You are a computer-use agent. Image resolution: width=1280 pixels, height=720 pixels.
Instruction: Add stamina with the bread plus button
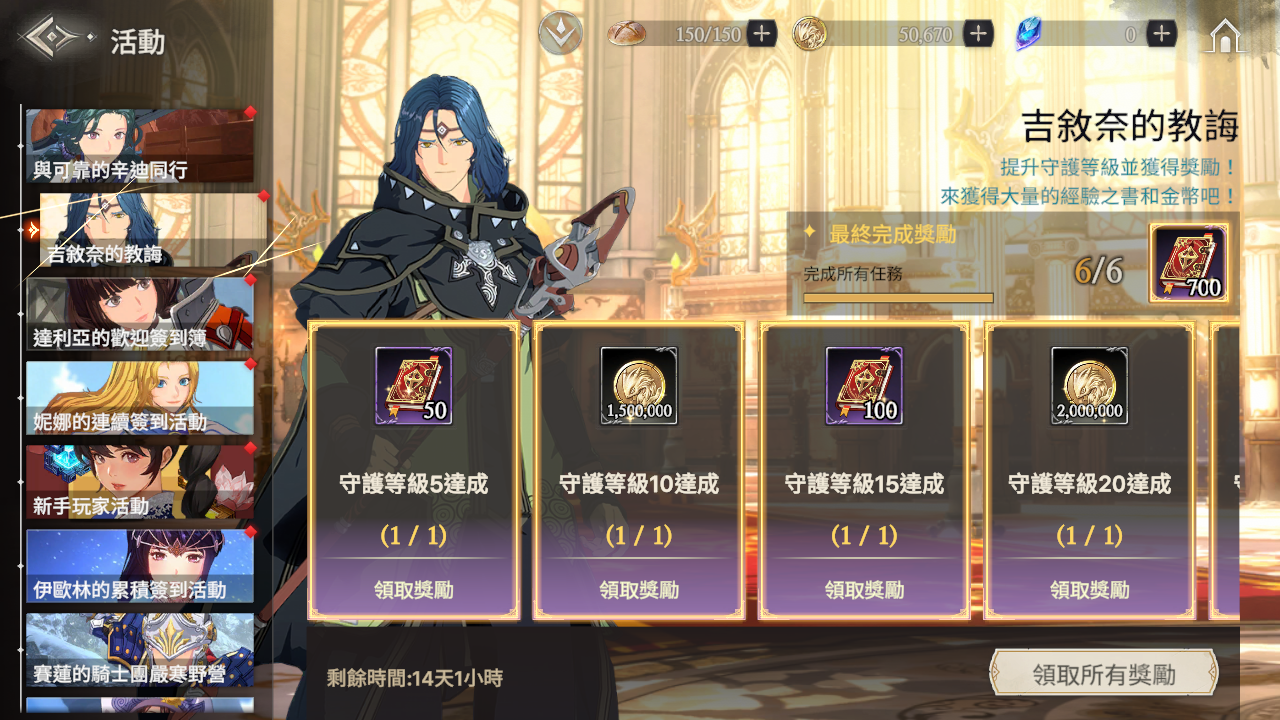pos(762,34)
